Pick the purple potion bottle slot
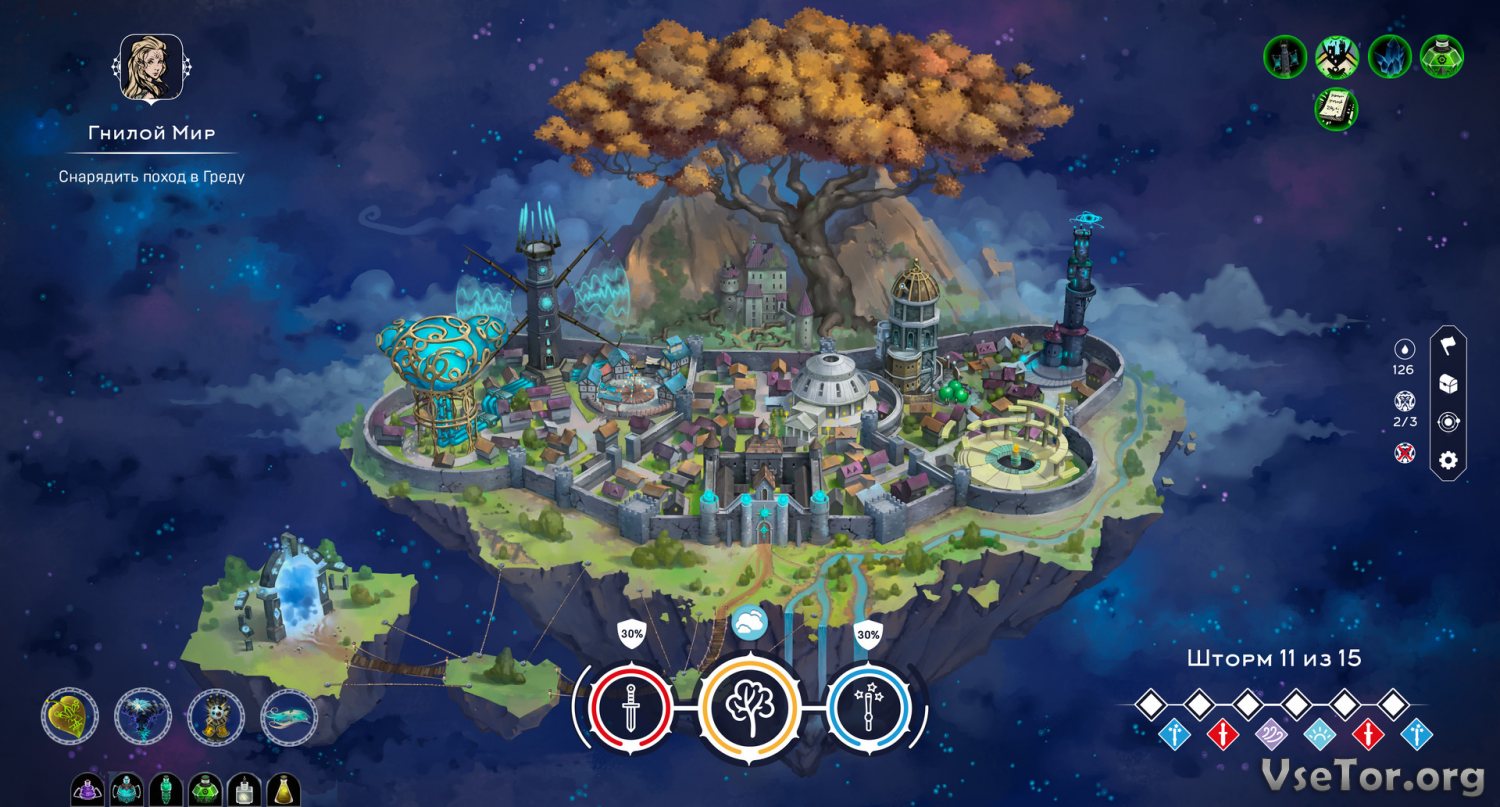1500x807 pixels. pos(86,791)
